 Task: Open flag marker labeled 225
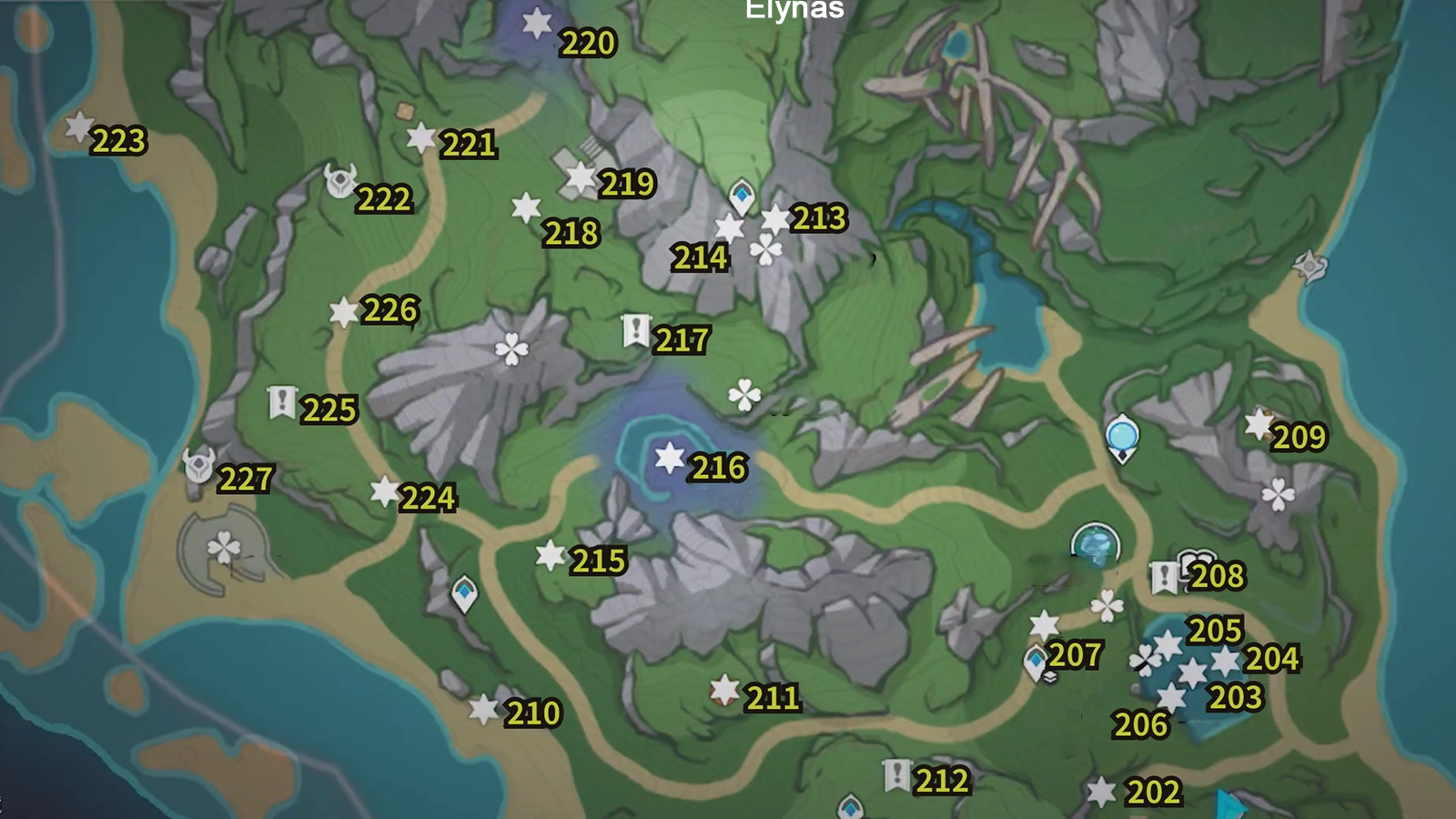click(283, 400)
